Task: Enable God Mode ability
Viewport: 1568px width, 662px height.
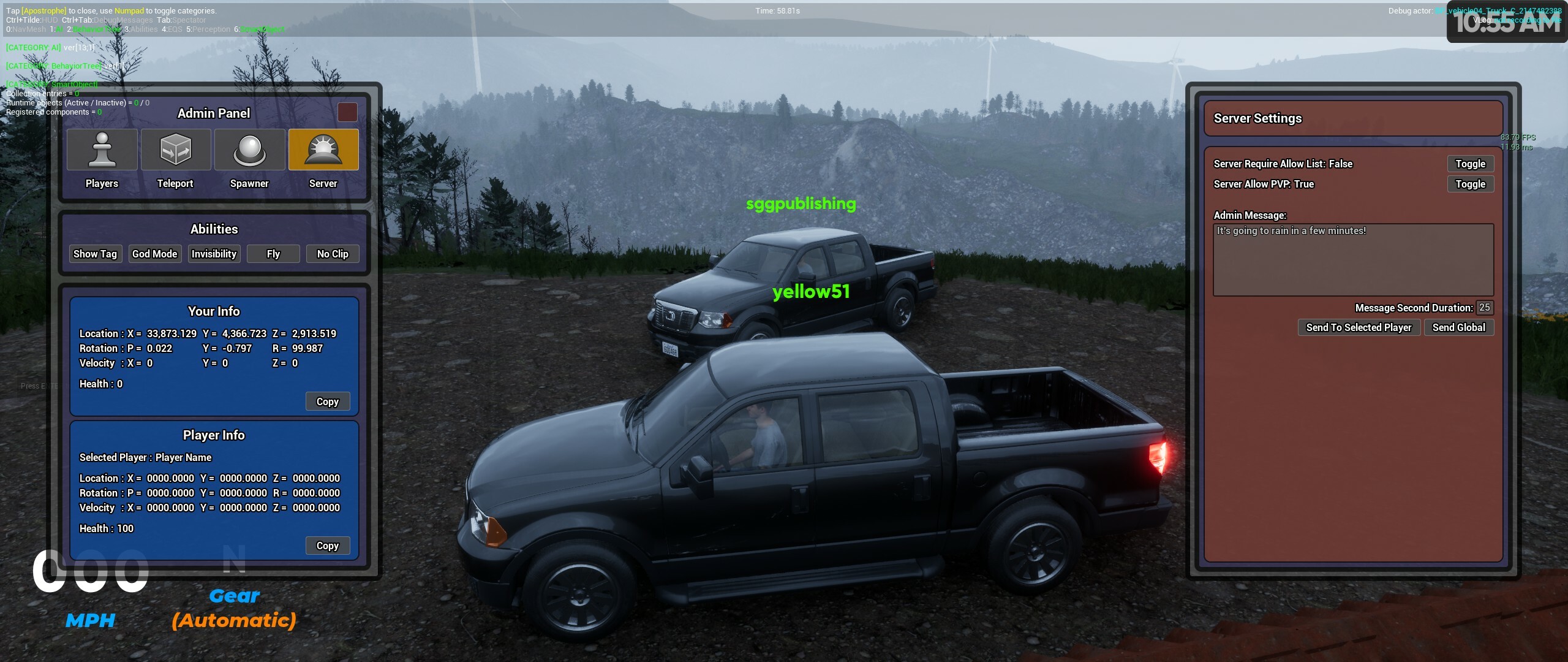Action: click(x=154, y=254)
